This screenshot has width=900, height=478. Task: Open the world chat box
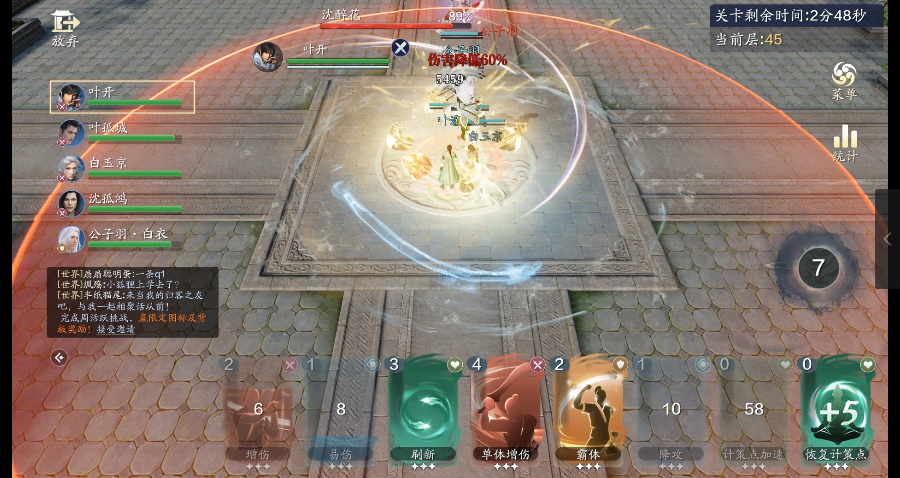(132, 301)
